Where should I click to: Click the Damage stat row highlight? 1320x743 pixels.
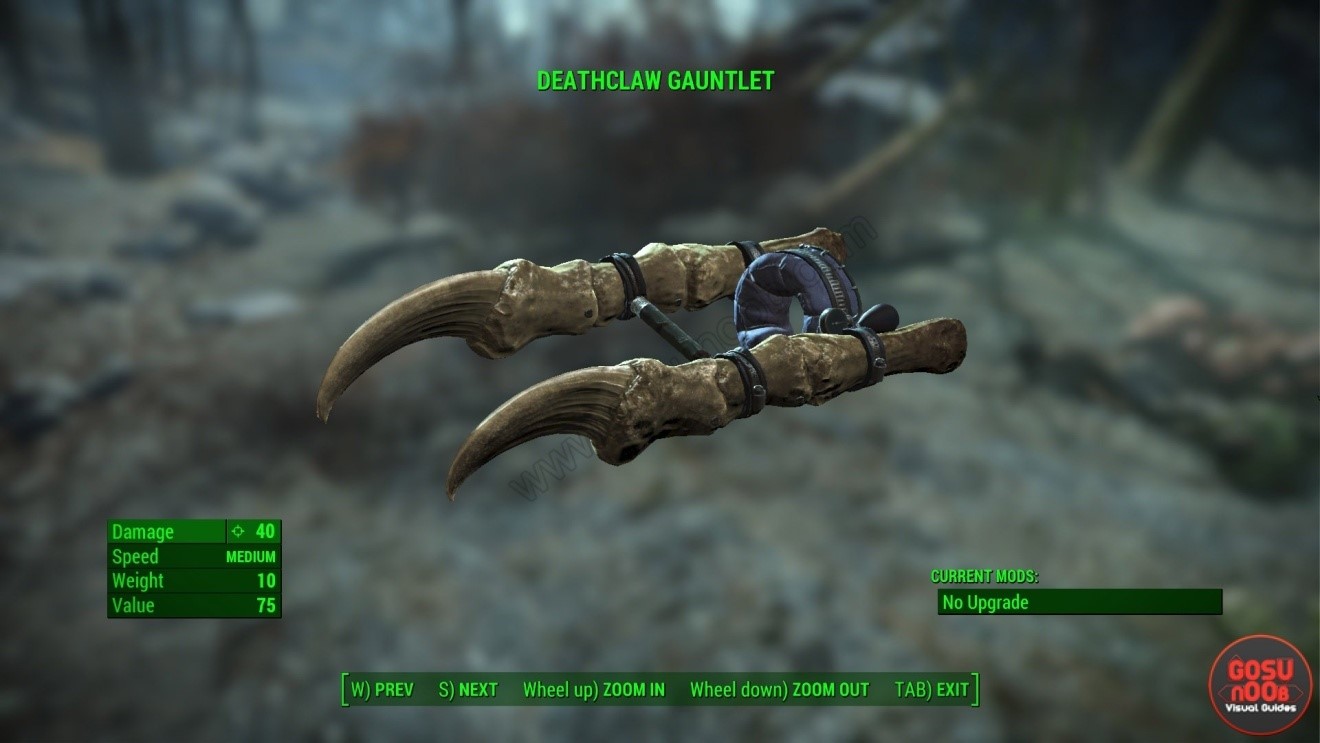coord(195,531)
